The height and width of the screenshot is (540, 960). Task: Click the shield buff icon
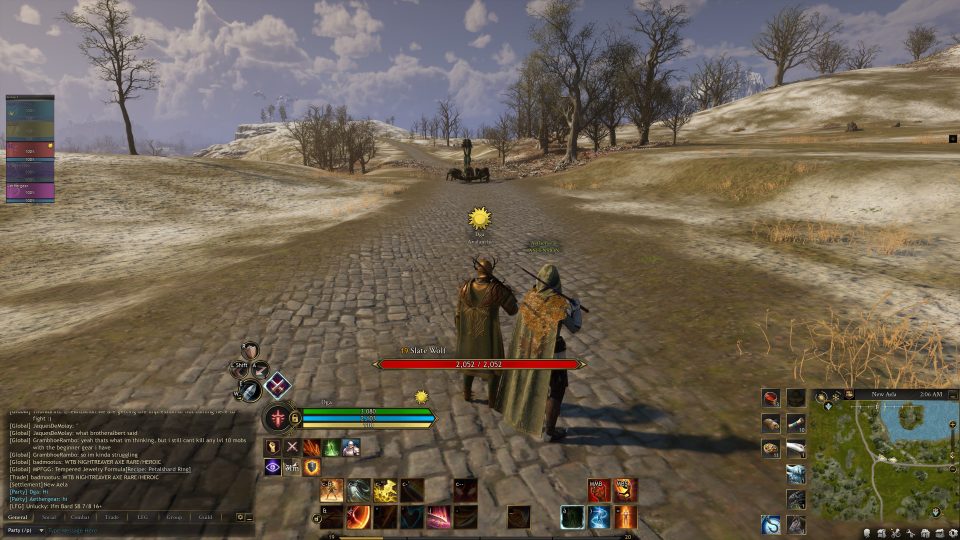point(312,467)
